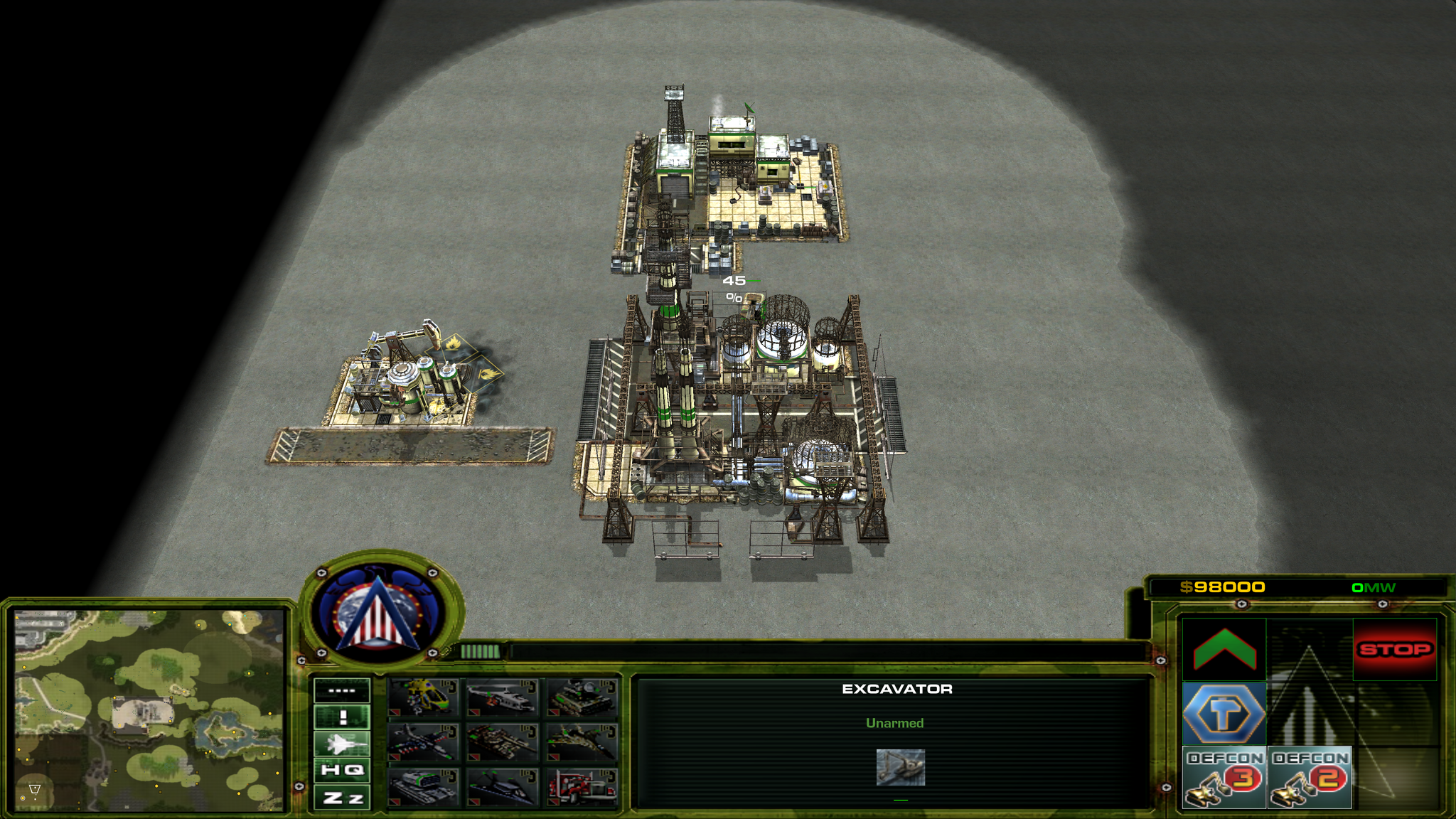Select the black stealth aircraft icon
The image size is (1456, 819).
tap(503, 787)
